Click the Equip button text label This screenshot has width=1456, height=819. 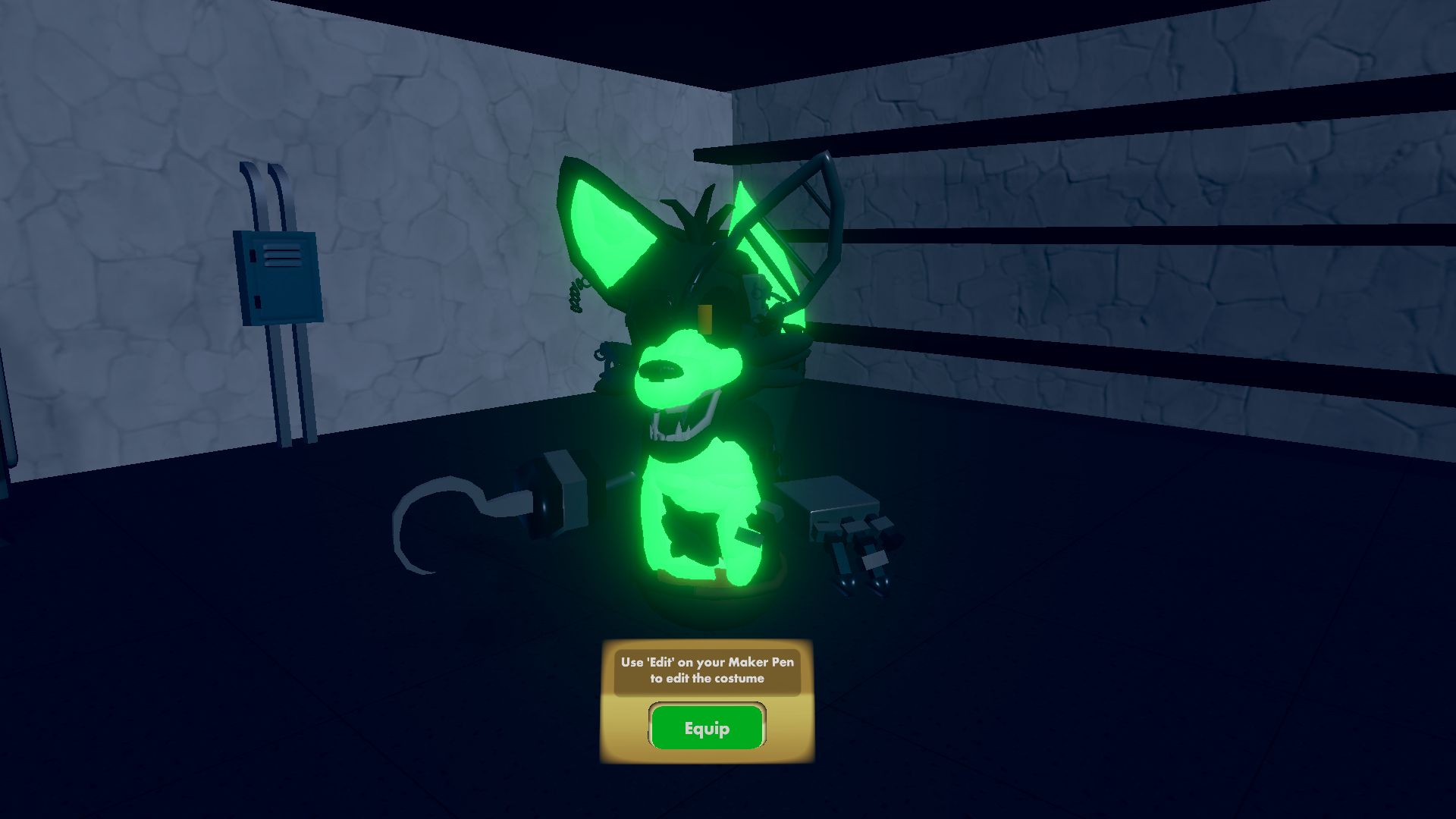pos(707,727)
